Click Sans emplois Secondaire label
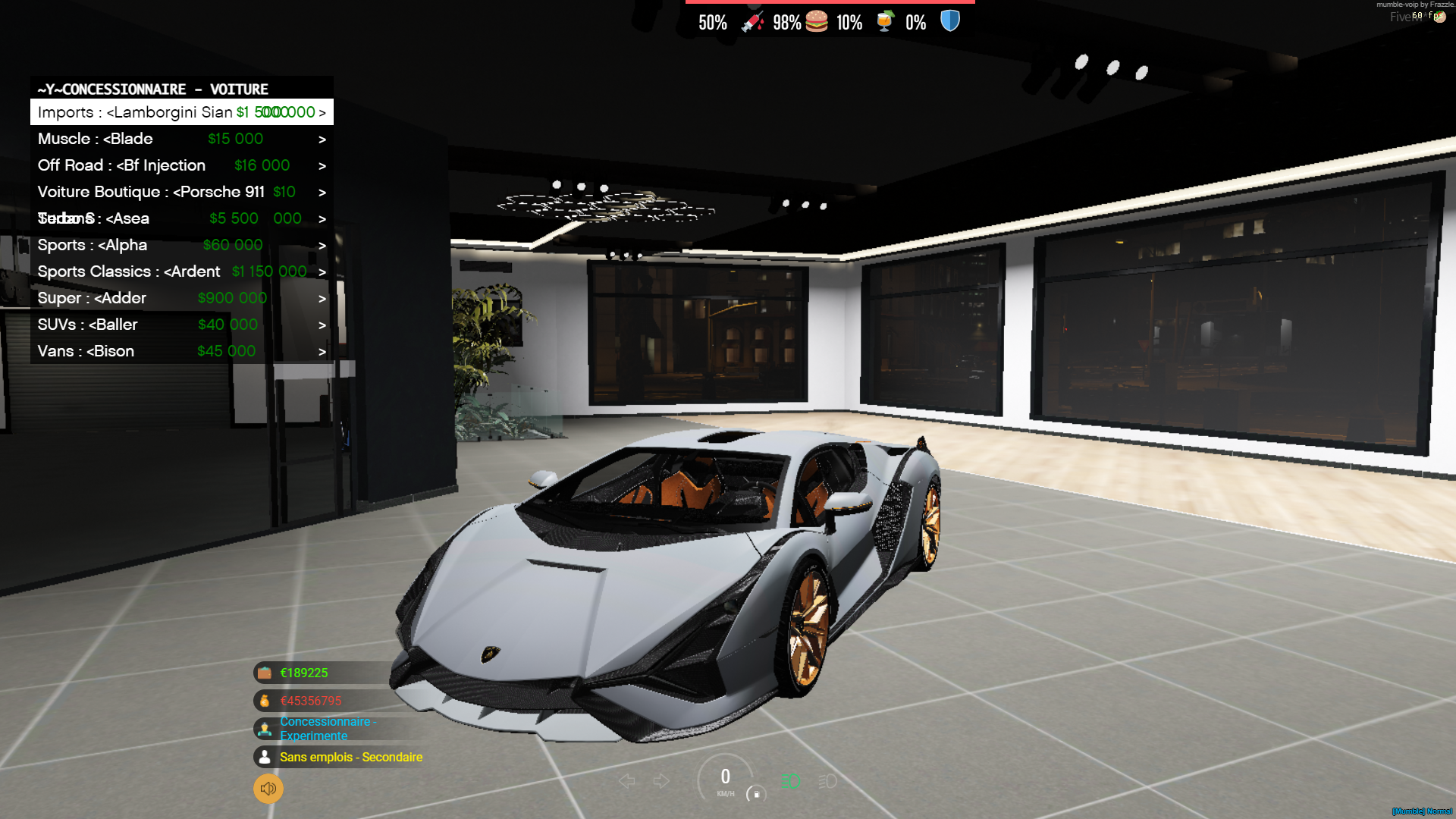The image size is (1456, 819). click(x=351, y=757)
